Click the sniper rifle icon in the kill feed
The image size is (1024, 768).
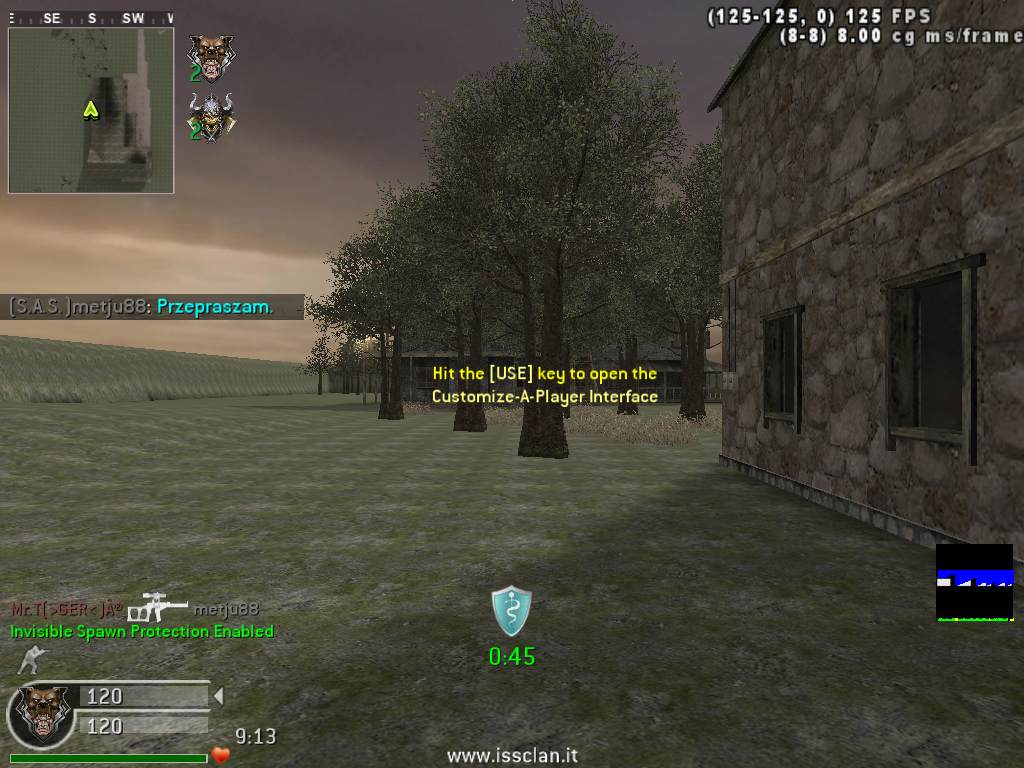click(x=158, y=607)
